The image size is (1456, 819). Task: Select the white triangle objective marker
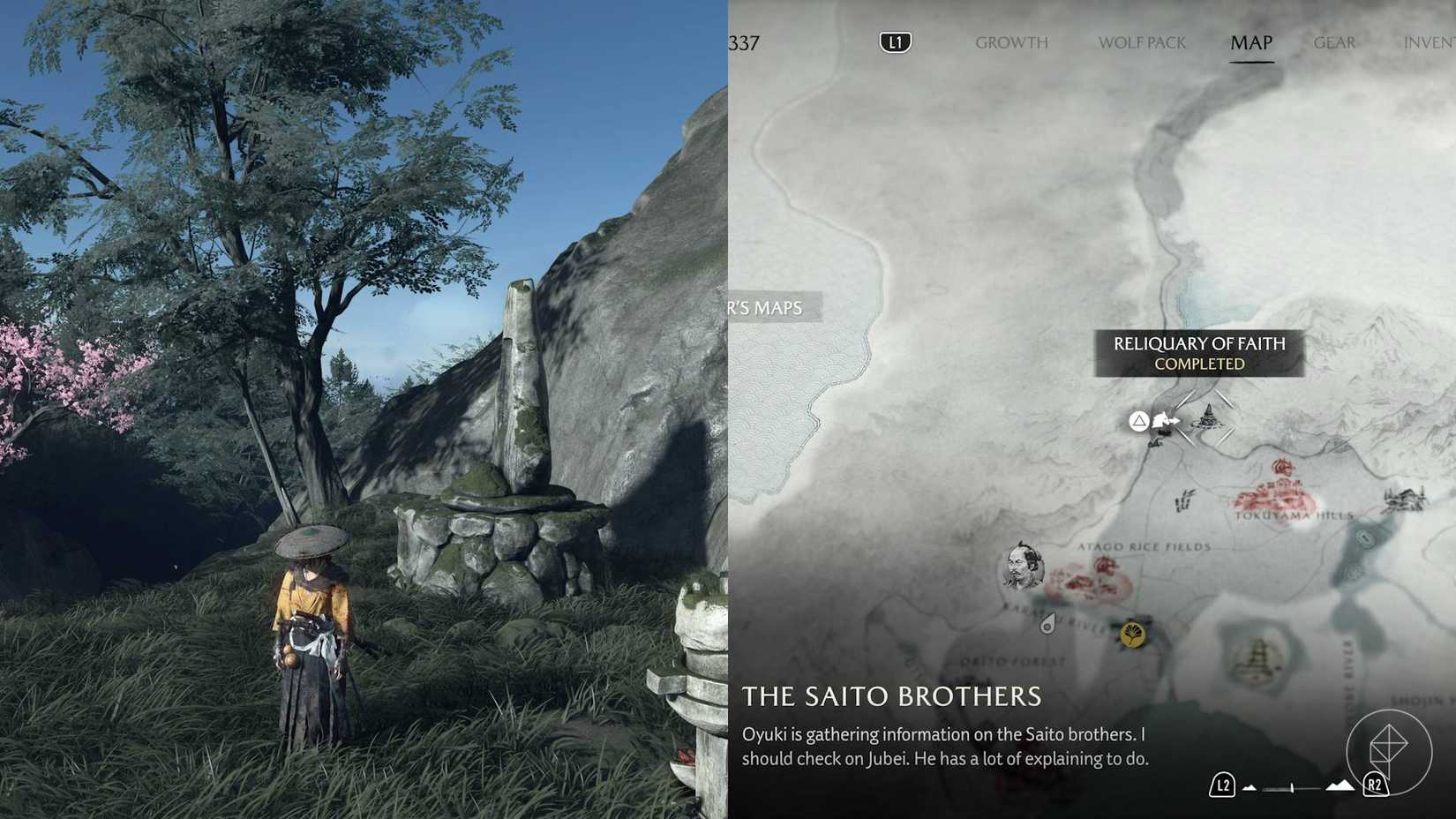pyautogui.click(x=1140, y=420)
